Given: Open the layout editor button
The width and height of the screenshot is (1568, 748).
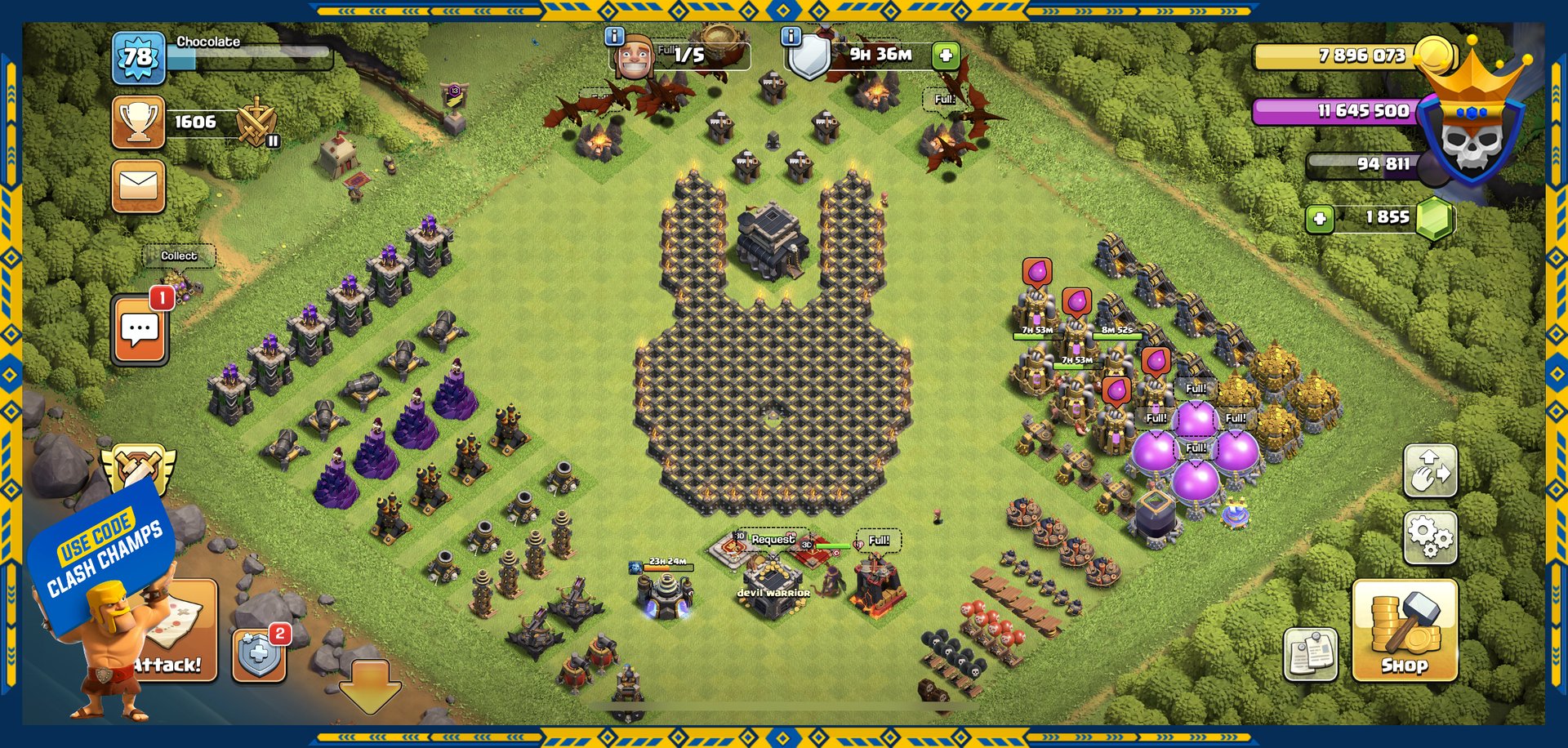Looking at the screenshot, I should point(1430,470).
